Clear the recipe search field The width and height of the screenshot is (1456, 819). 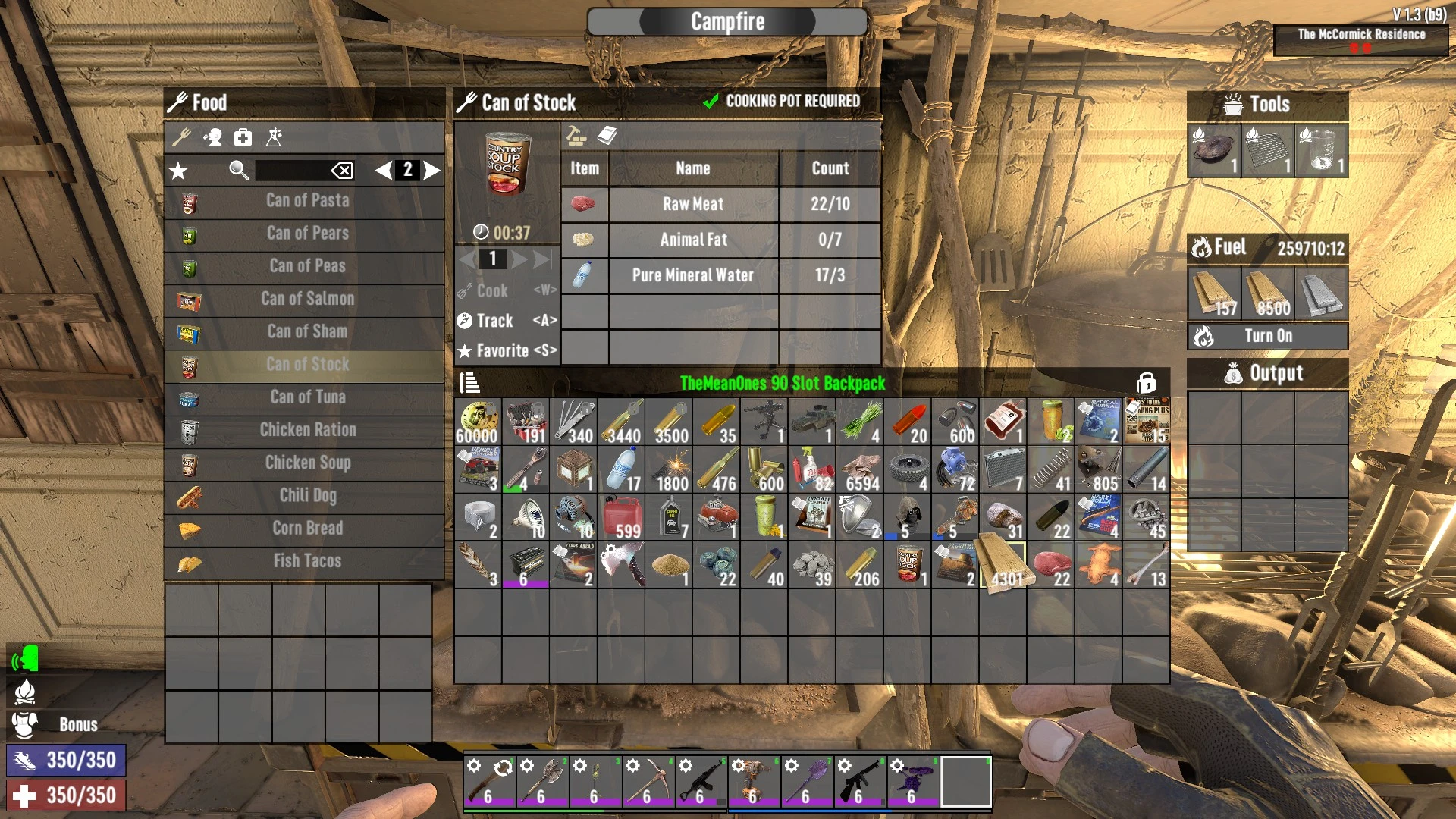(x=342, y=171)
